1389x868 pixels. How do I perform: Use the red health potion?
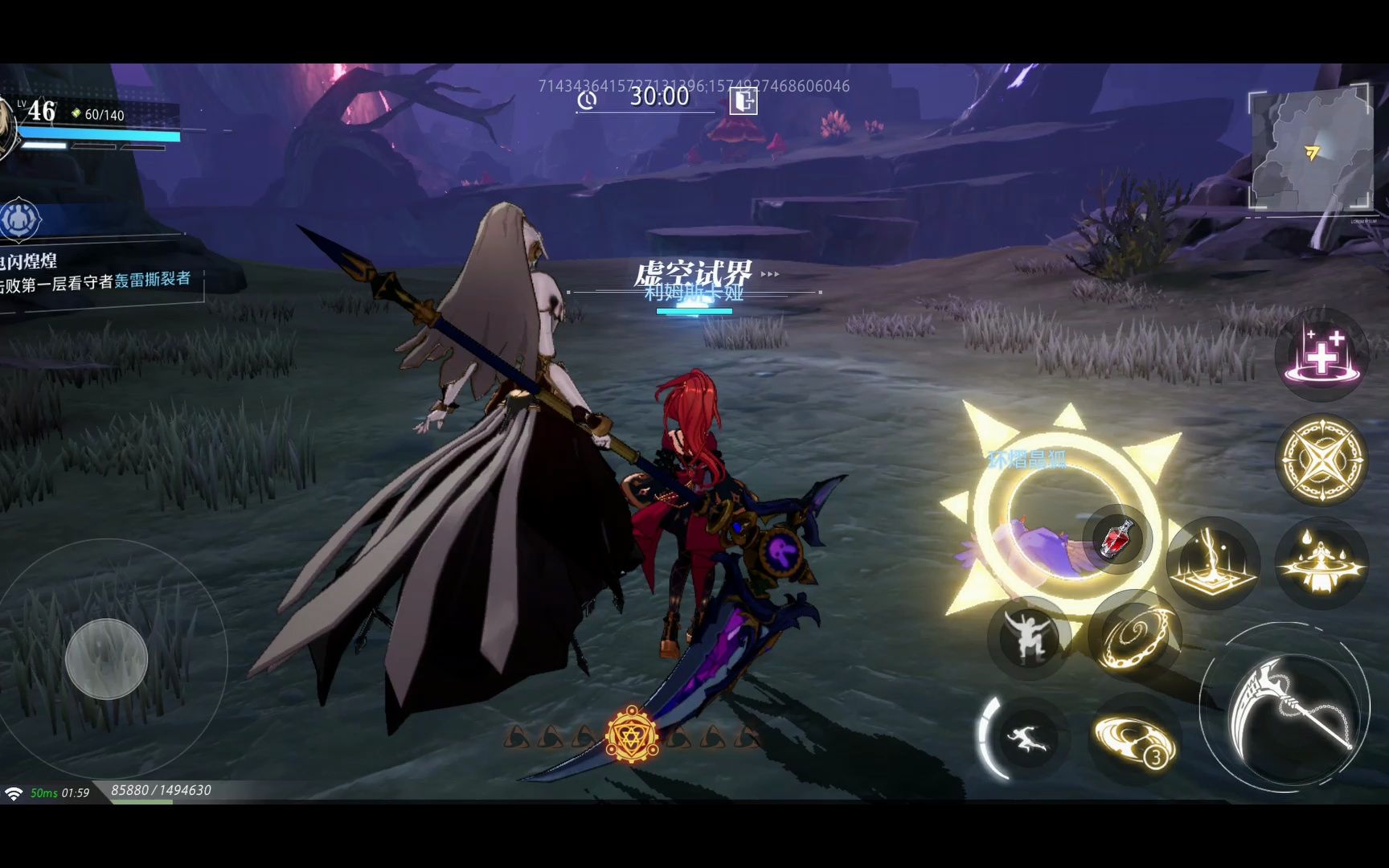pos(1117,538)
